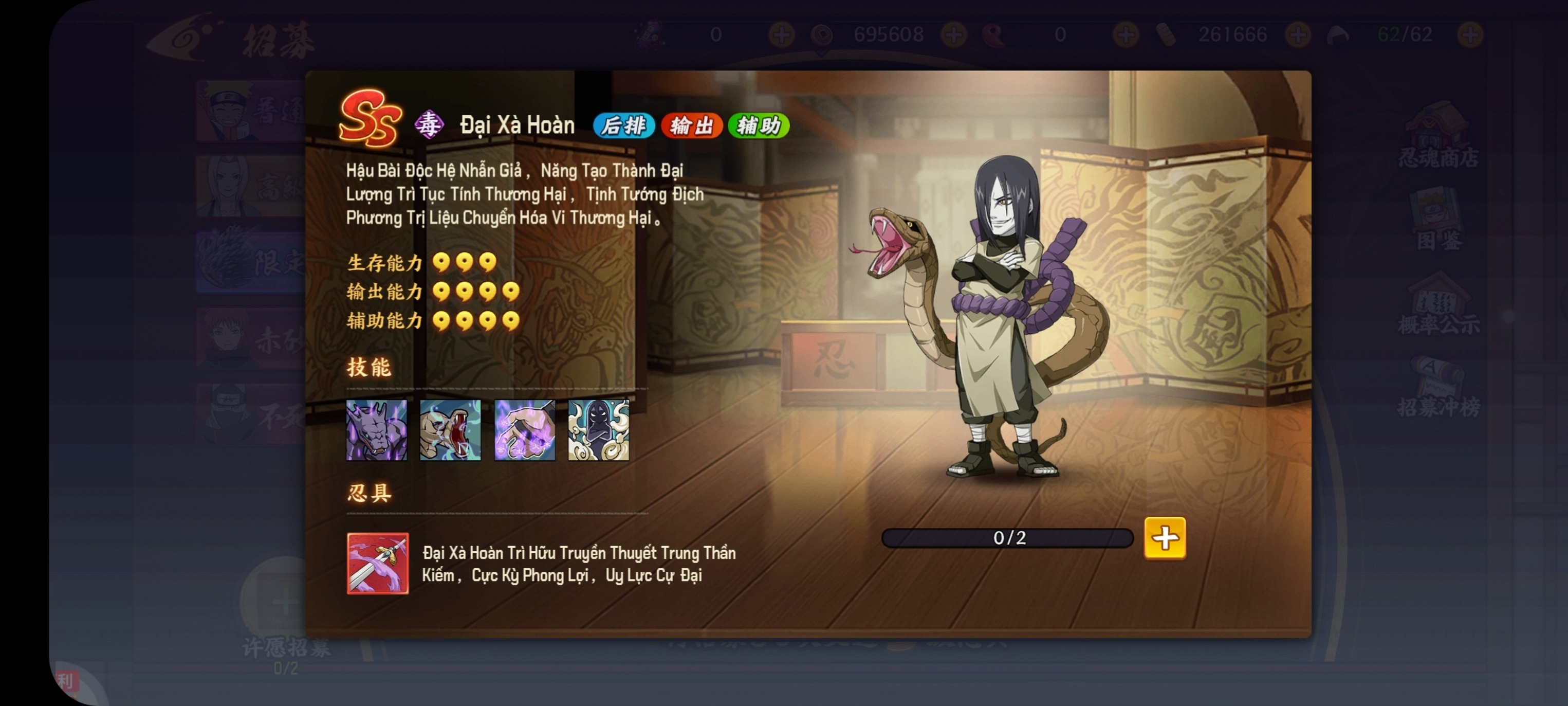Inspect the sword ninja tool icon
The width and height of the screenshot is (1568, 706).
[x=377, y=564]
